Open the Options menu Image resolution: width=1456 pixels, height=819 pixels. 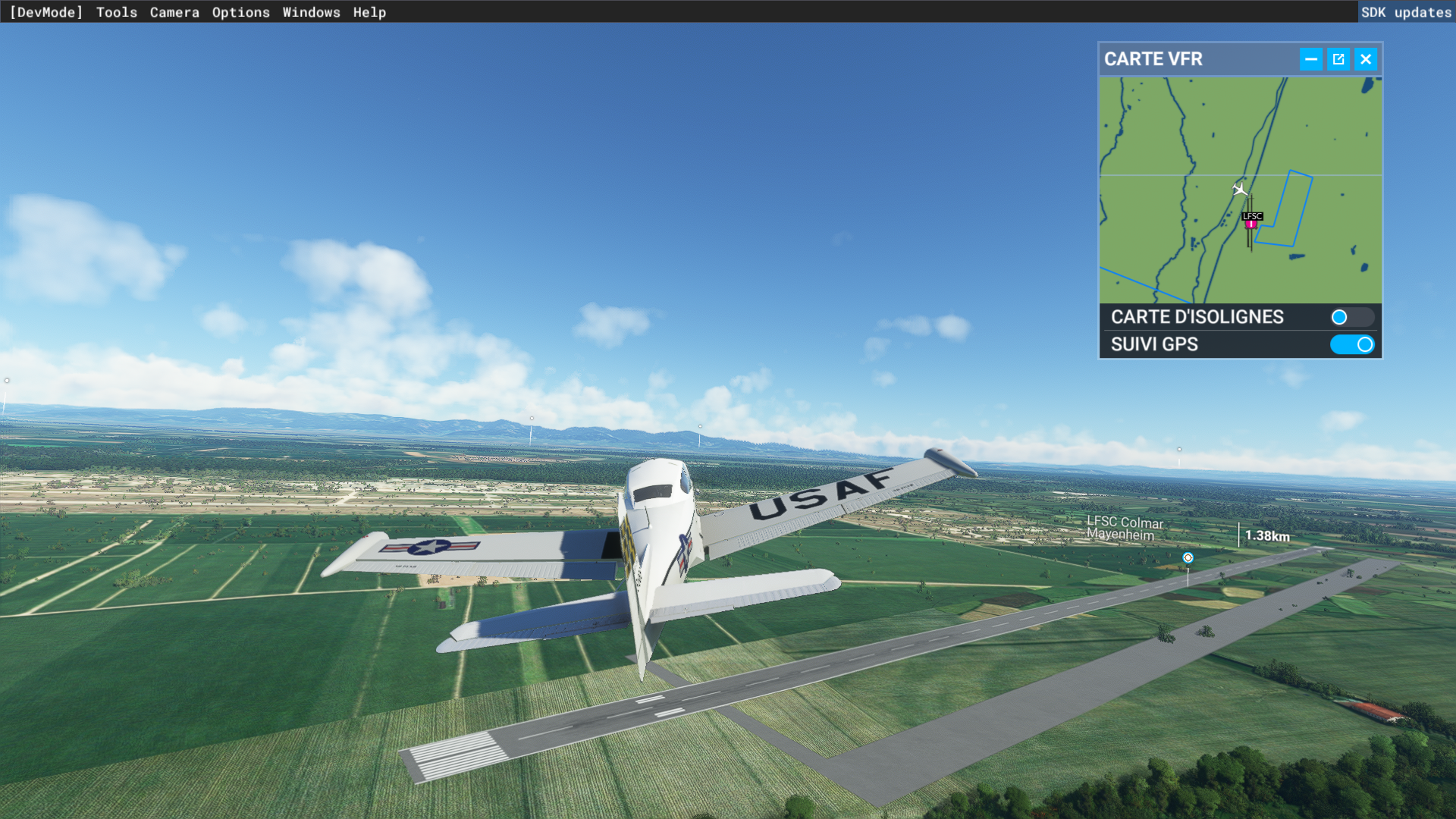coord(240,12)
